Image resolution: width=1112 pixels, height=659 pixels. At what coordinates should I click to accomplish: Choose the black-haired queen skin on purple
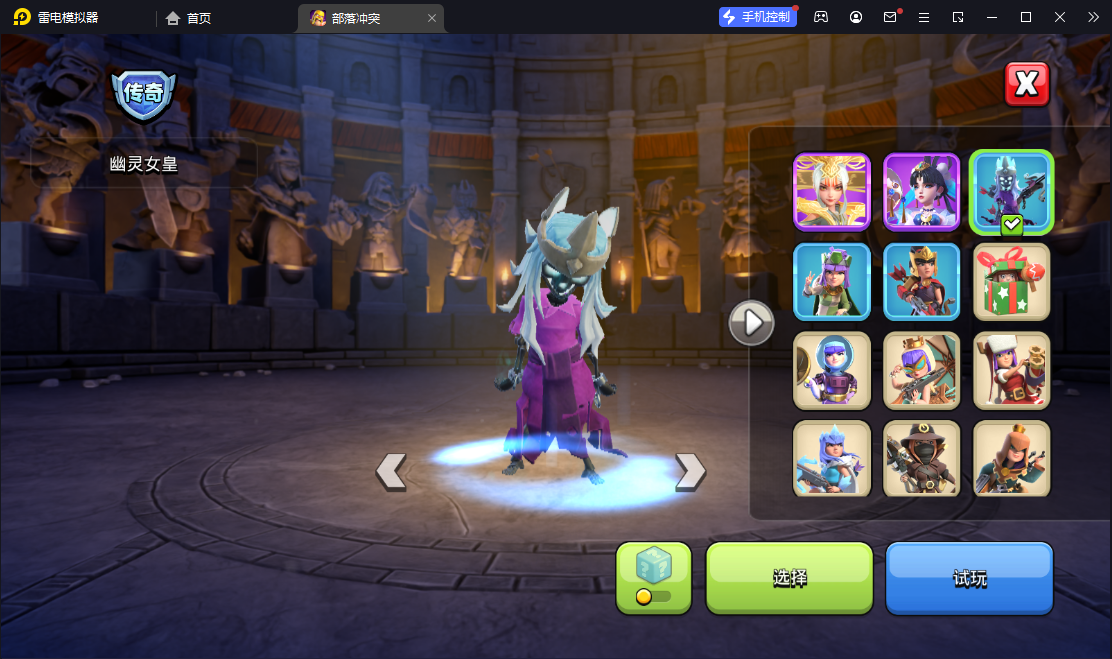921,192
